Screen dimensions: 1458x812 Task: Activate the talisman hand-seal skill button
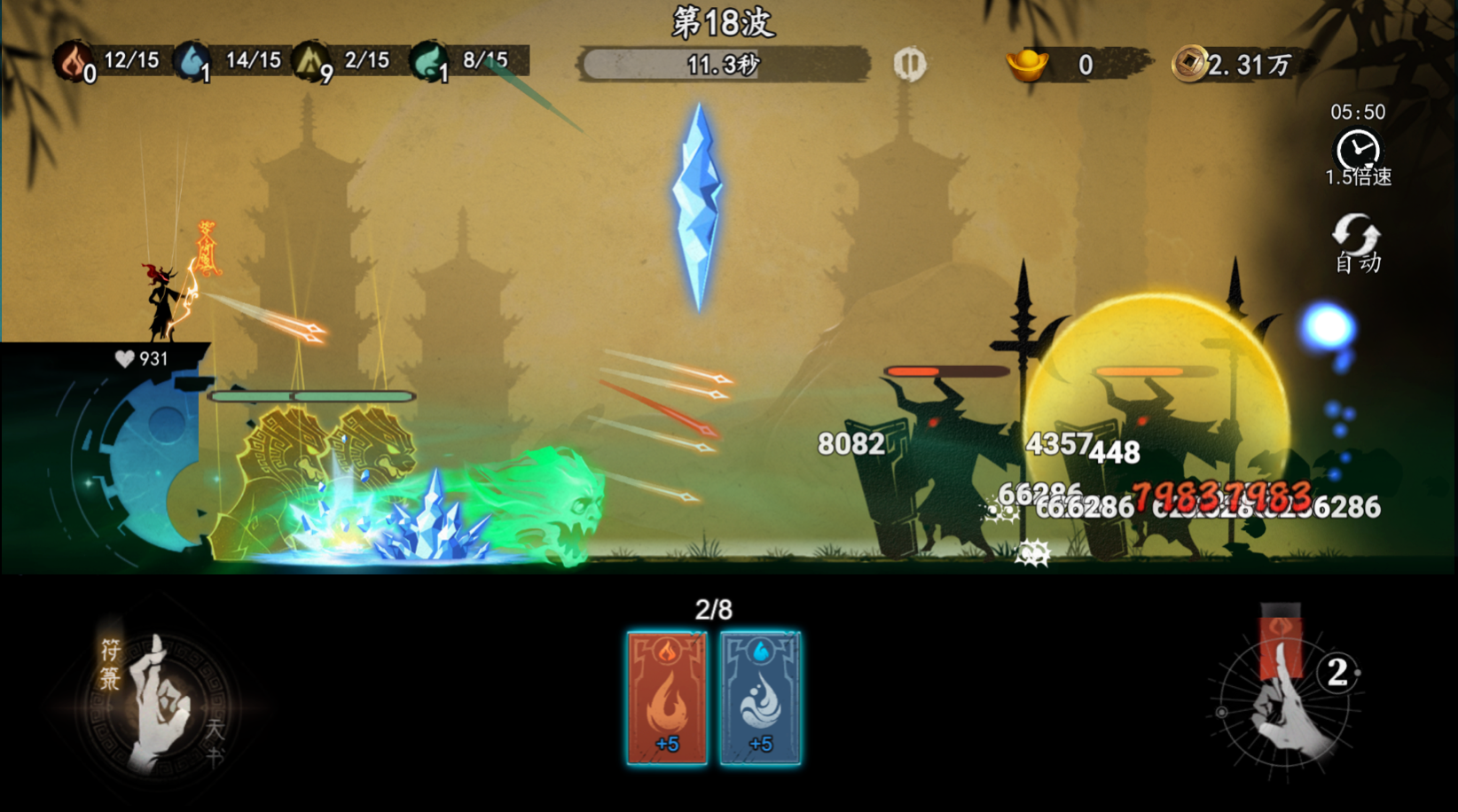click(x=160, y=702)
